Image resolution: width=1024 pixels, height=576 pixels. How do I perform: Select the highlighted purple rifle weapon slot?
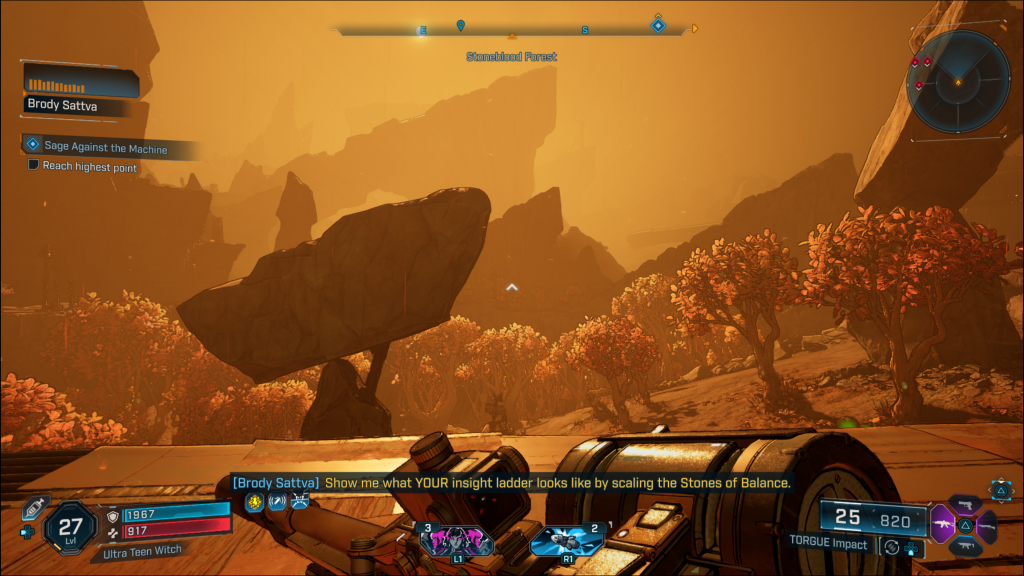(942, 523)
